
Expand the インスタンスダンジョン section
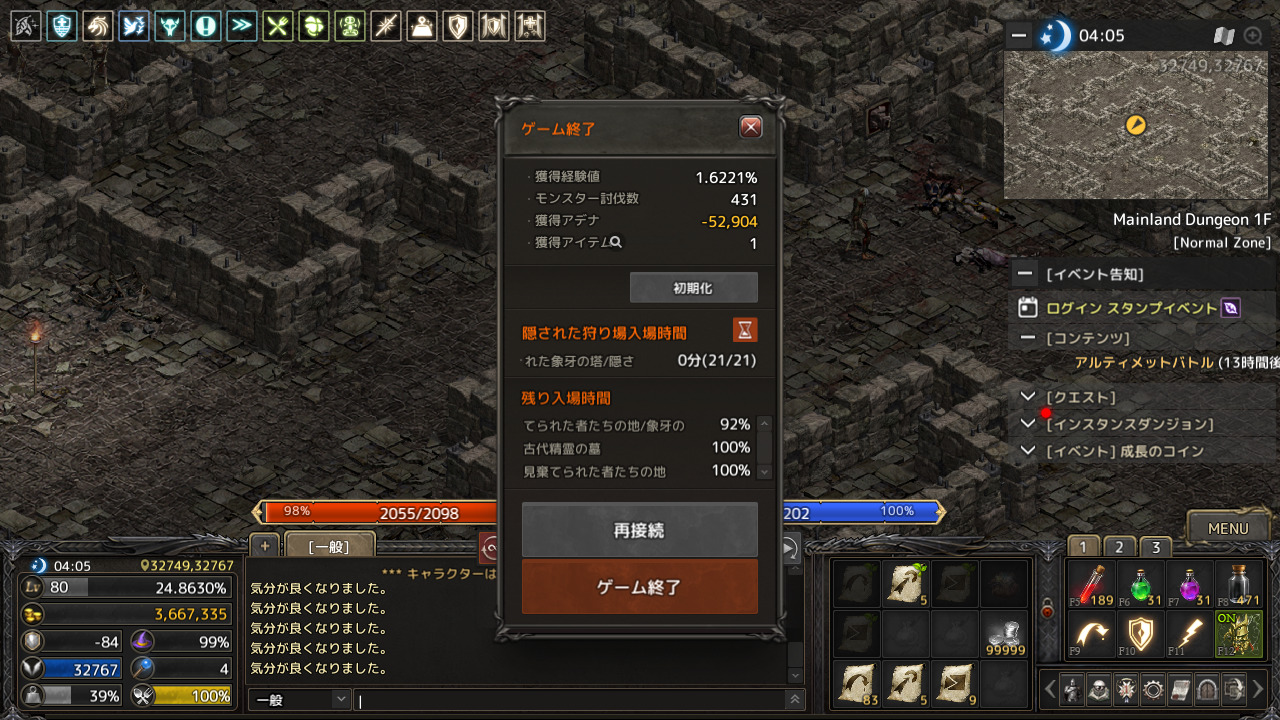1028,424
